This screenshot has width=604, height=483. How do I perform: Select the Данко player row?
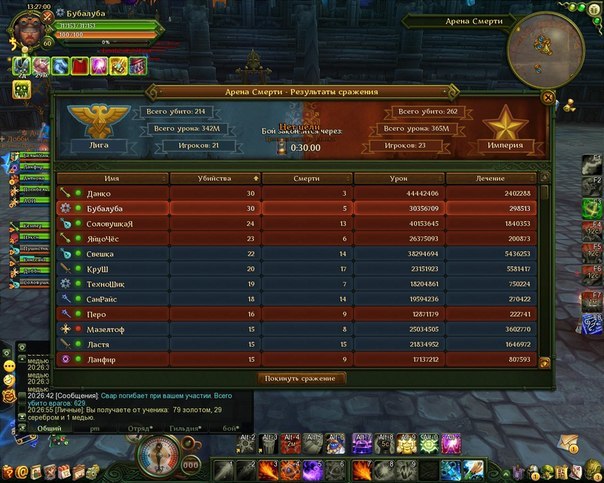point(300,192)
